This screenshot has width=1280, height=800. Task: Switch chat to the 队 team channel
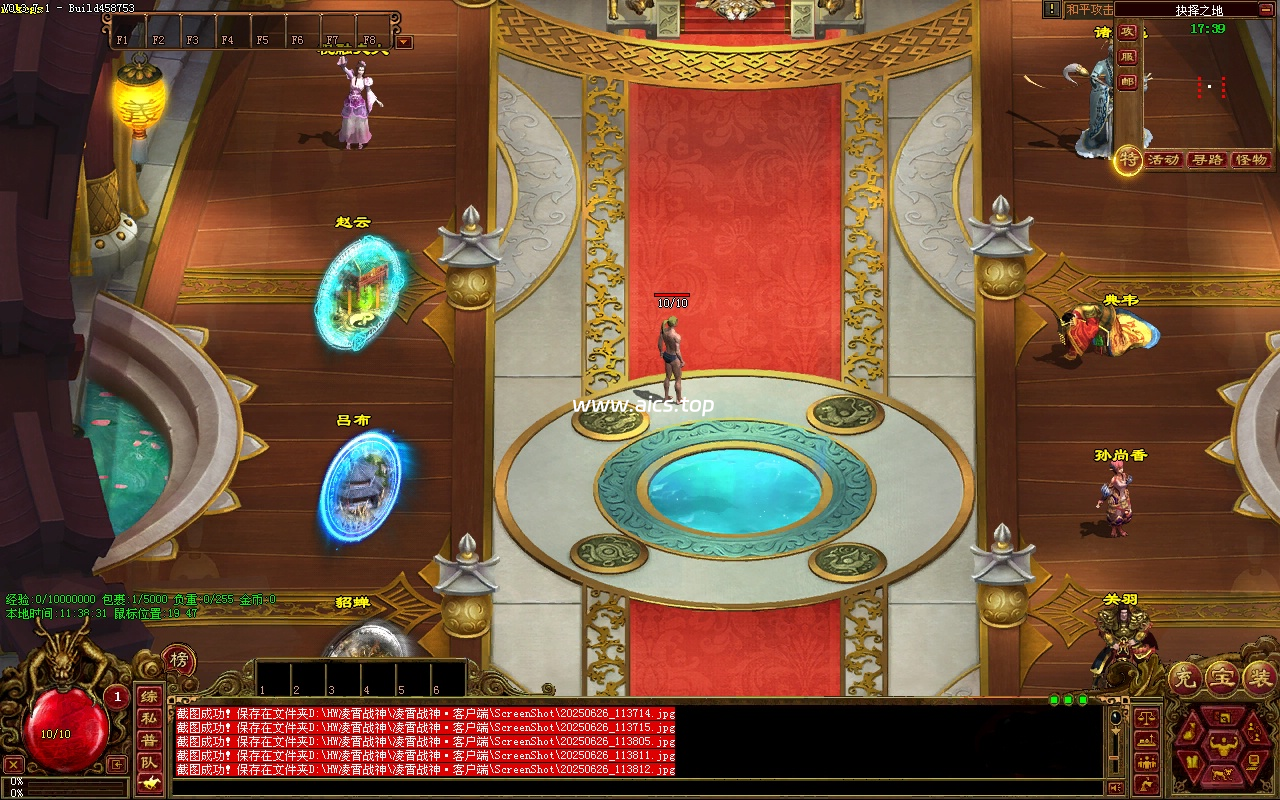pyautogui.click(x=148, y=763)
